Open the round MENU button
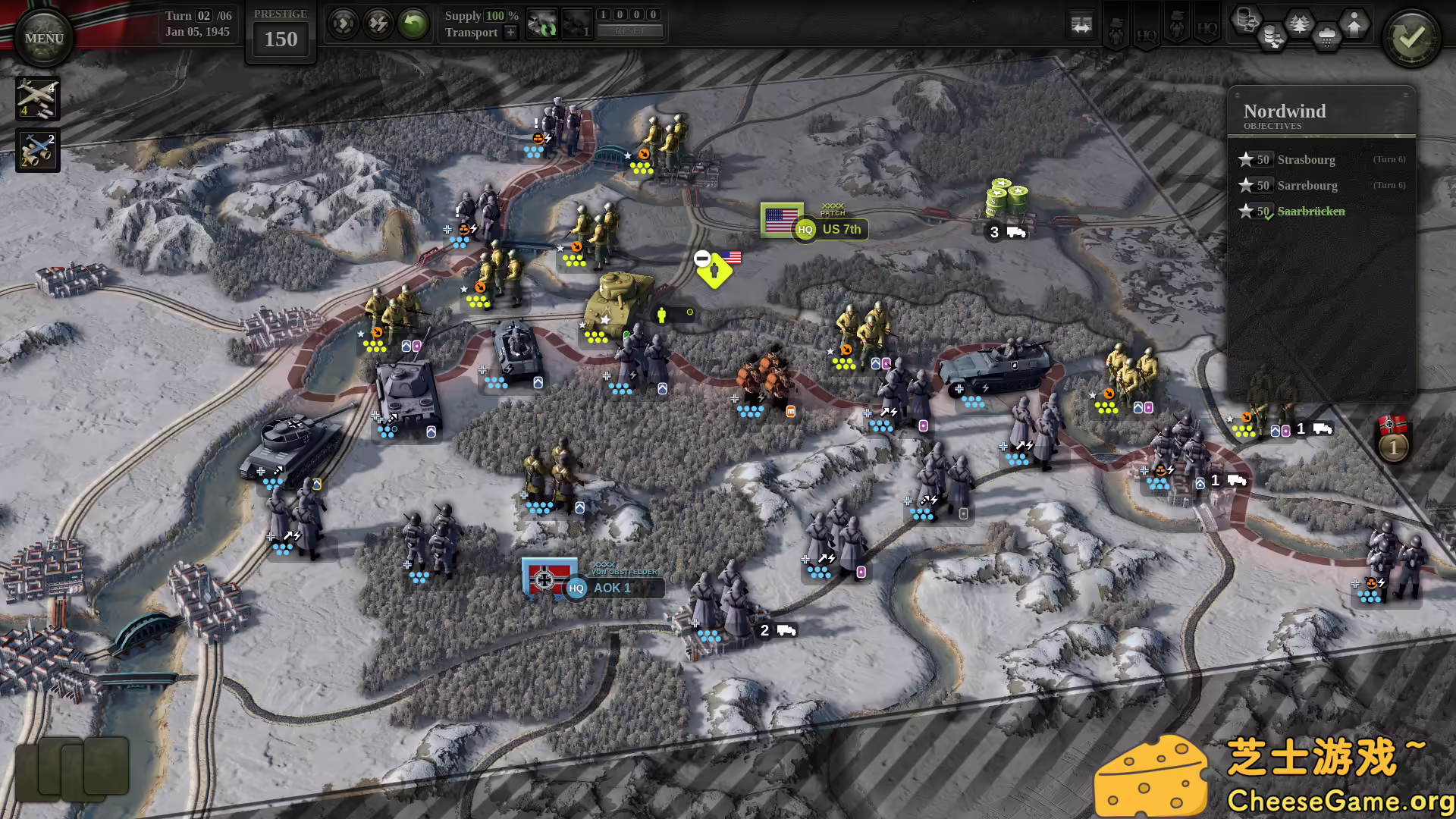 tap(43, 38)
